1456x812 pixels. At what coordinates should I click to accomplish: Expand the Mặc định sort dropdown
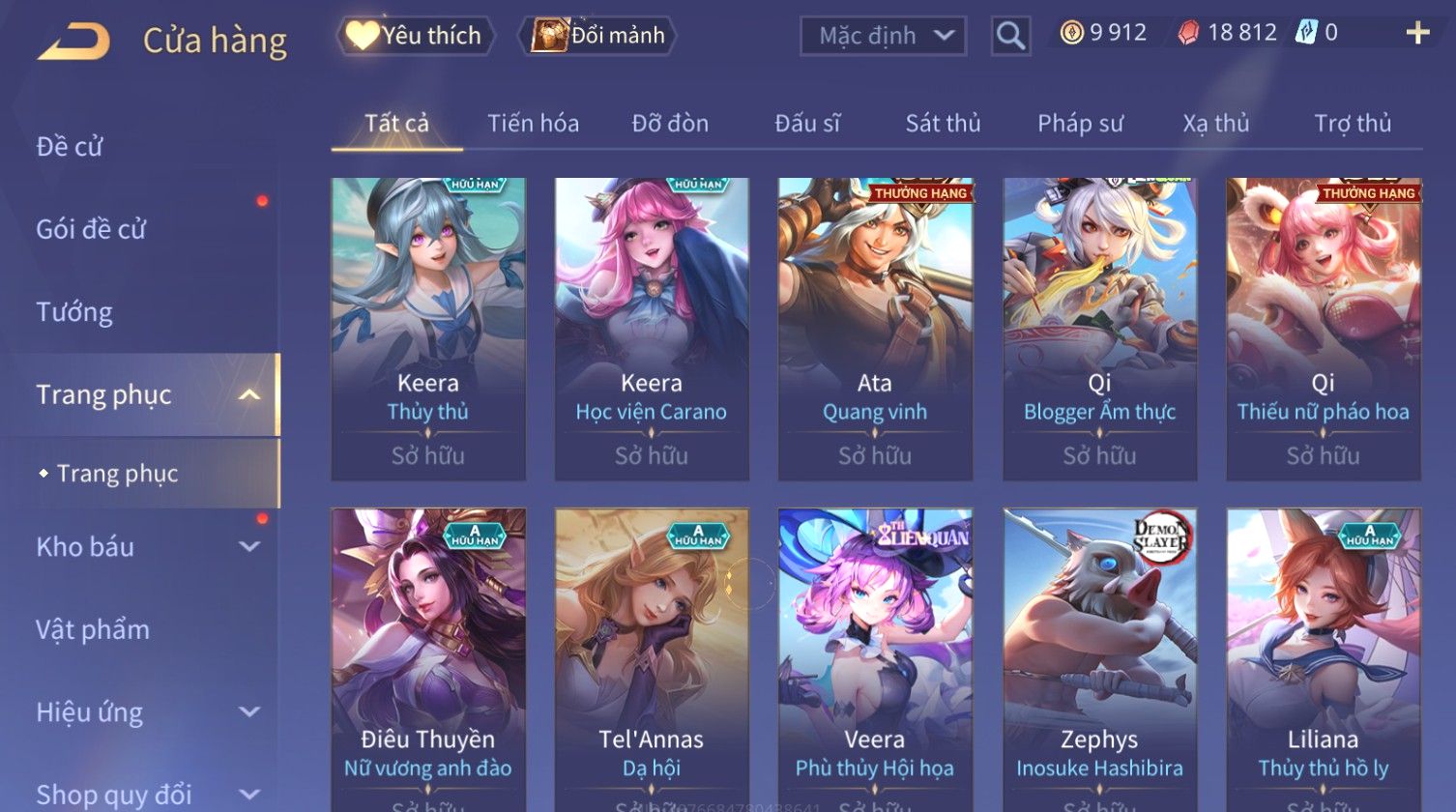883,37
